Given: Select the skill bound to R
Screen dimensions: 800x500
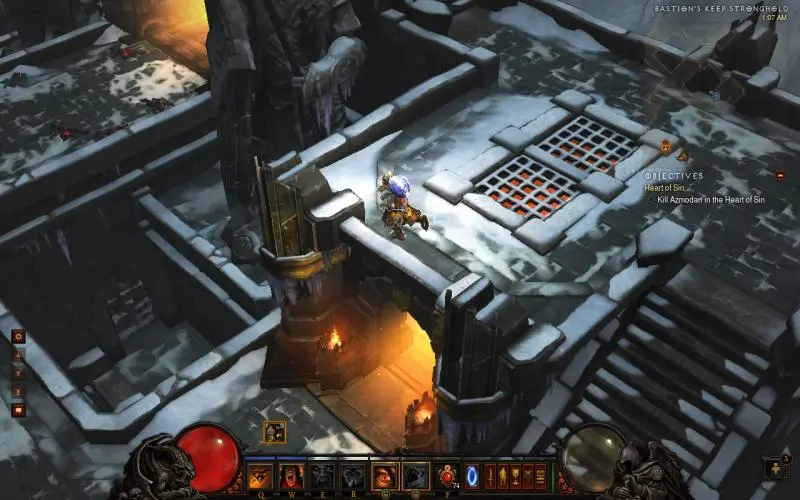Looking at the screenshot, I should (x=352, y=475).
